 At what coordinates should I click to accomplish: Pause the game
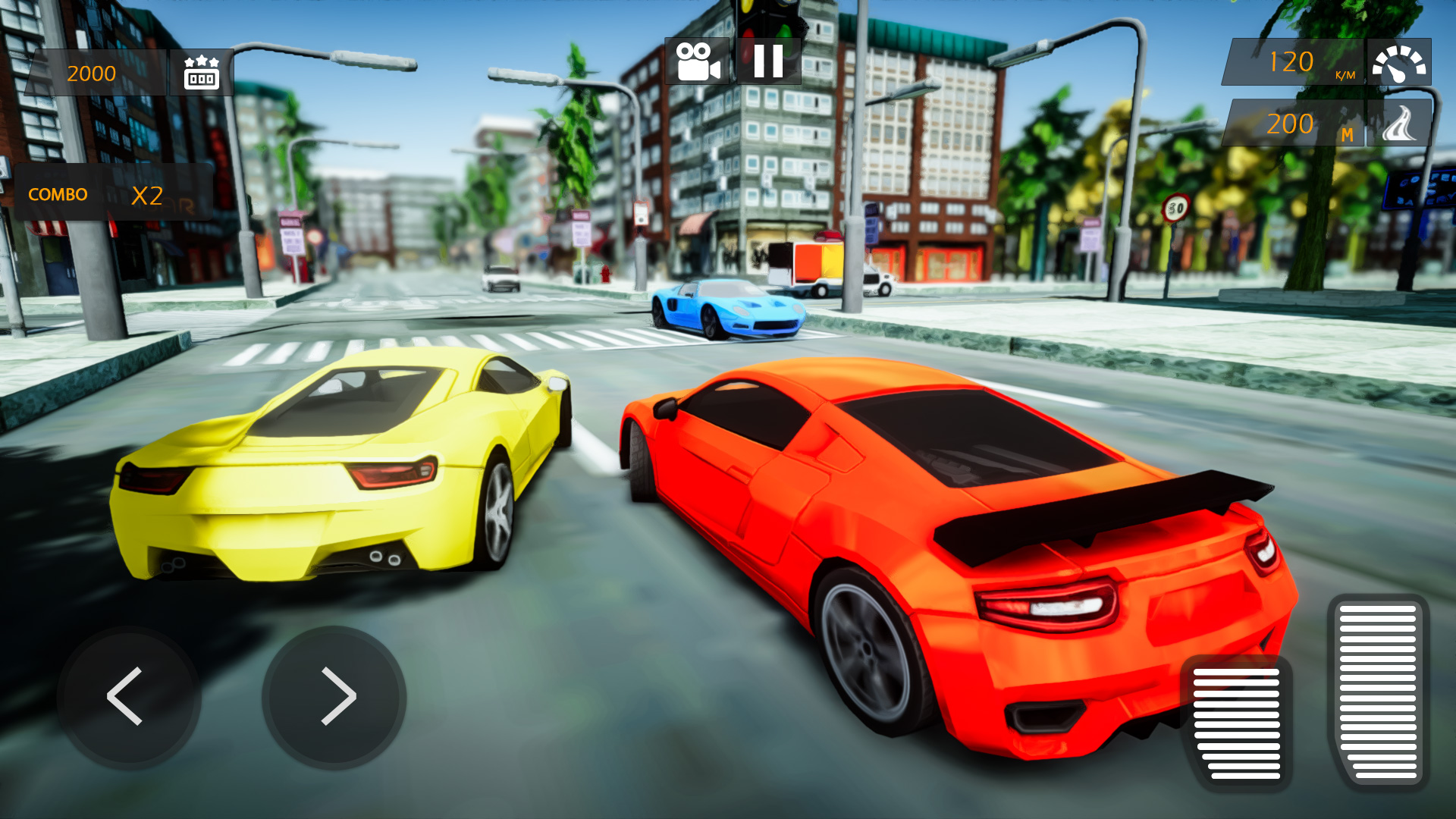pos(770,62)
